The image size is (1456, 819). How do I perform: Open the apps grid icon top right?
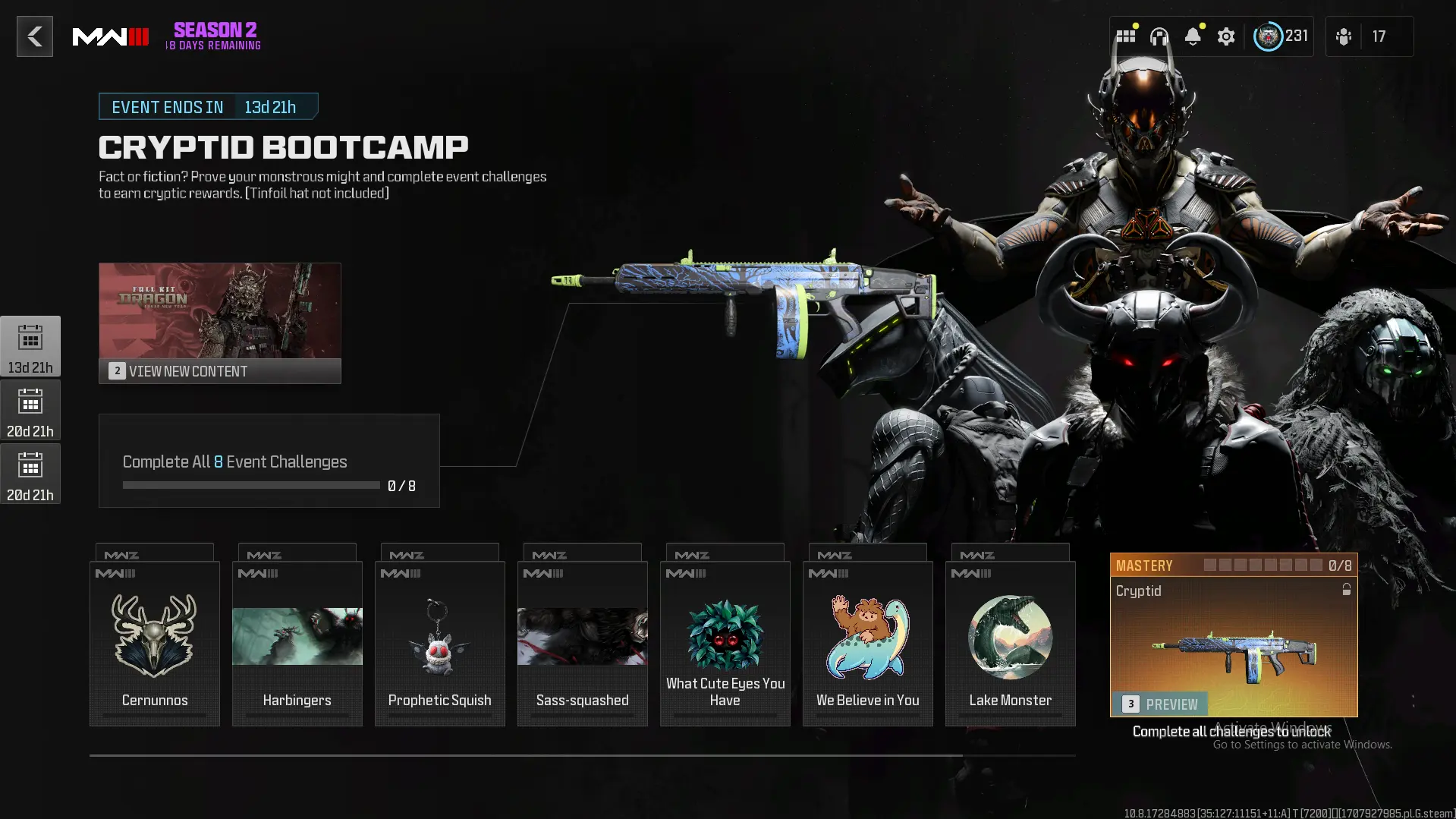click(x=1125, y=36)
